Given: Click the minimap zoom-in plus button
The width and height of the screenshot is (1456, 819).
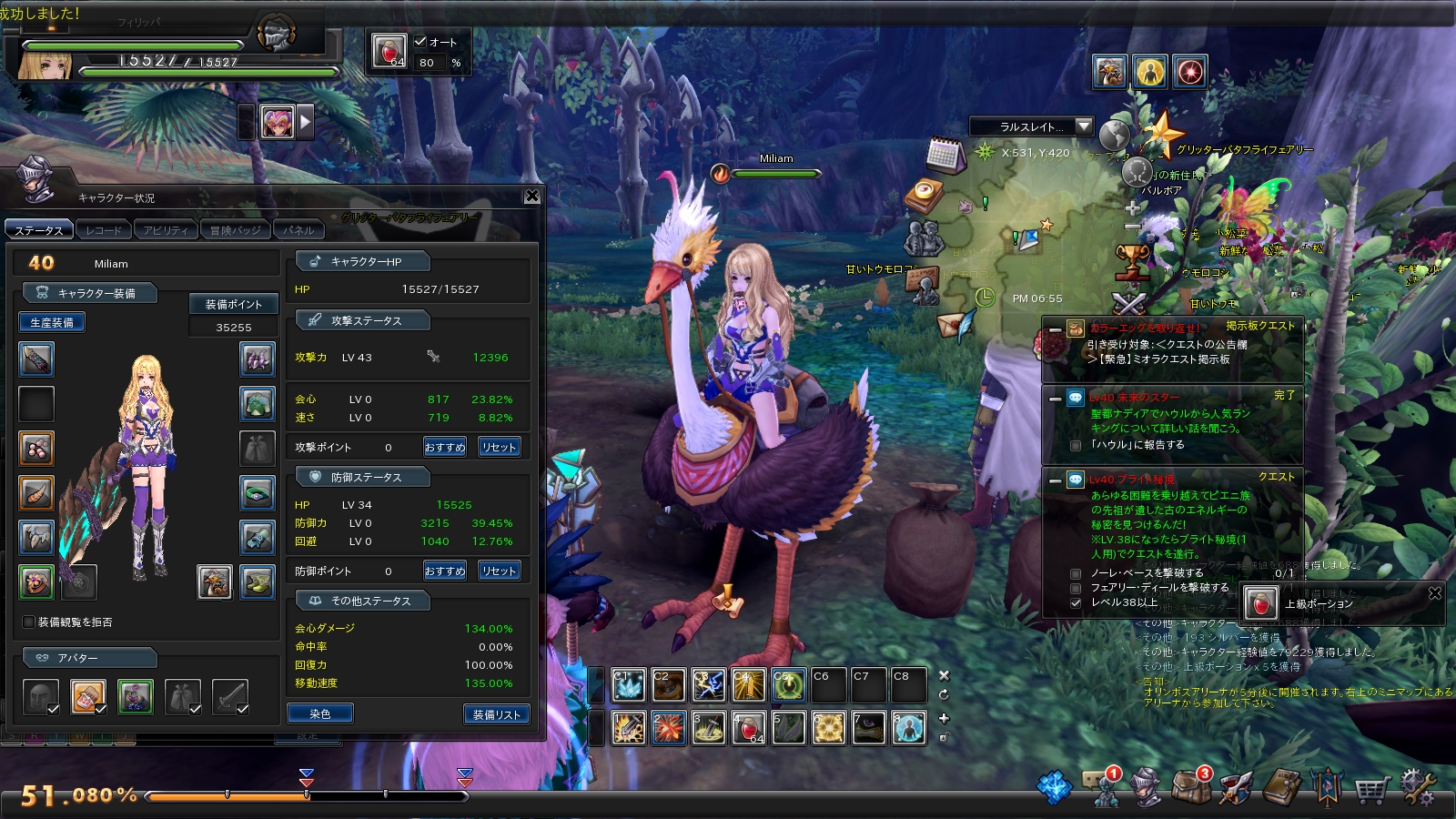Looking at the screenshot, I should click(x=1132, y=207).
